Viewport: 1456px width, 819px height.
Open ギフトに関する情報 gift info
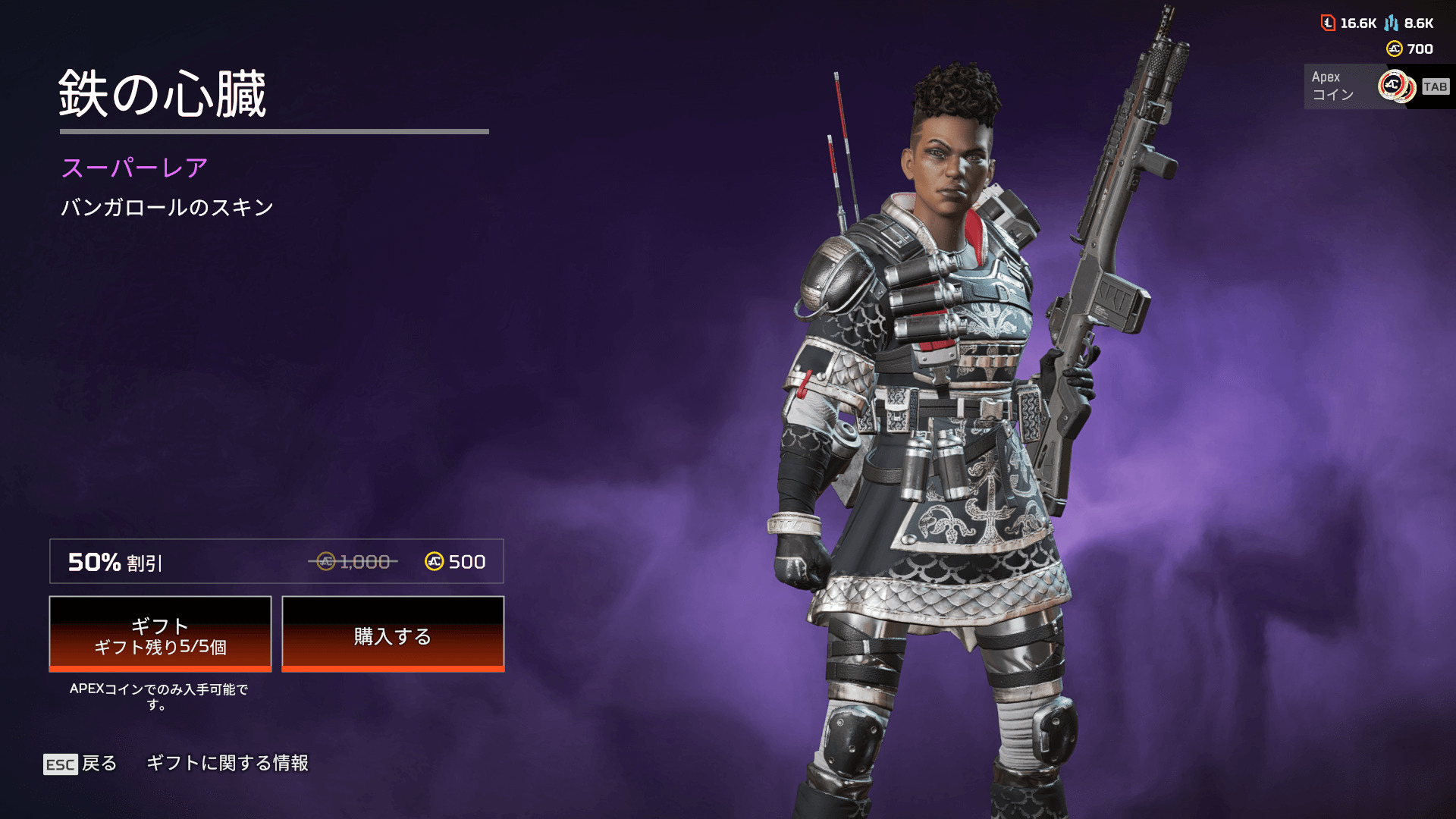pos(227,763)
